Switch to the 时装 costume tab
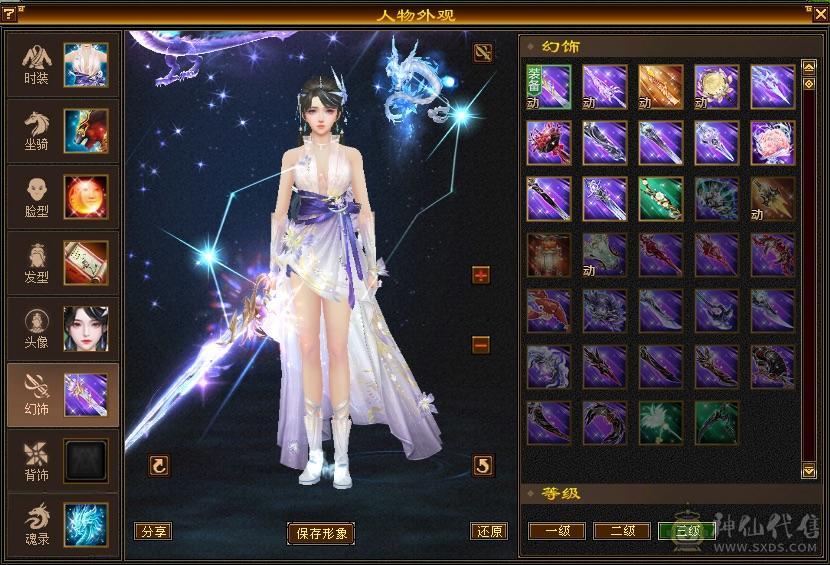Screen dimensions: 830x565 point(62,65)
